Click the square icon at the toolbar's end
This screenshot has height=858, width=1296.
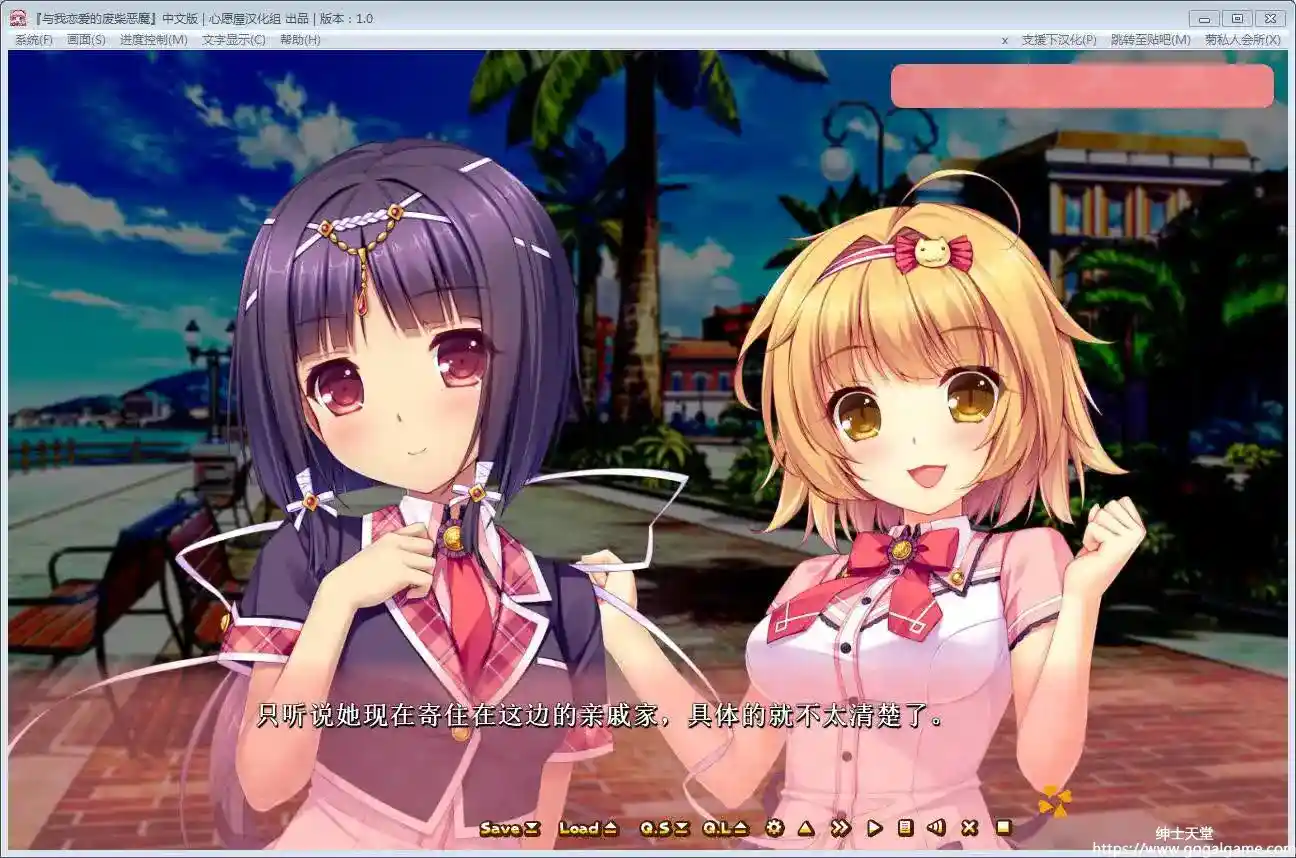1003,828
